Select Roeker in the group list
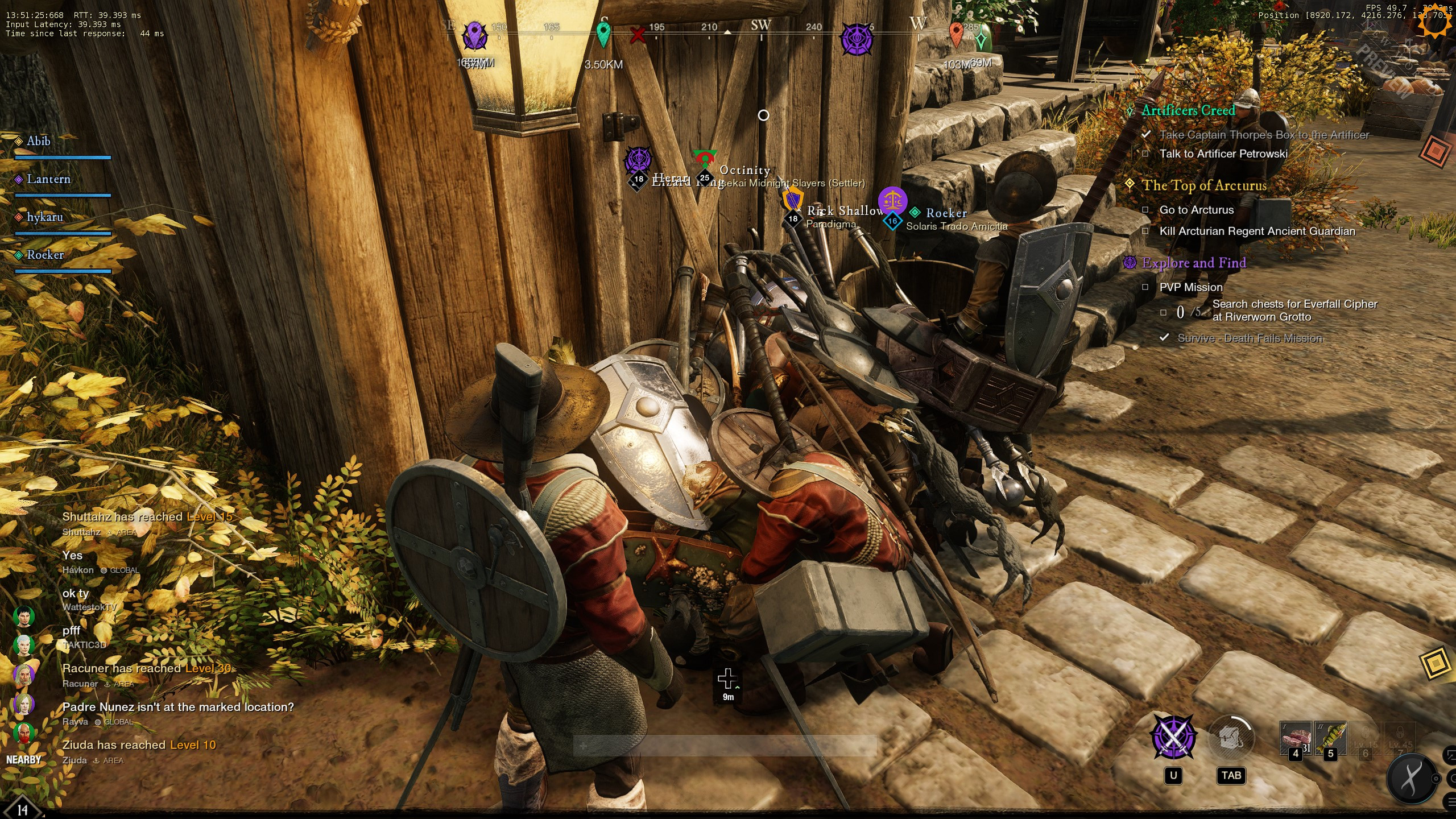Viewport: 1456px width, 819px height. [x=45, y=255]
